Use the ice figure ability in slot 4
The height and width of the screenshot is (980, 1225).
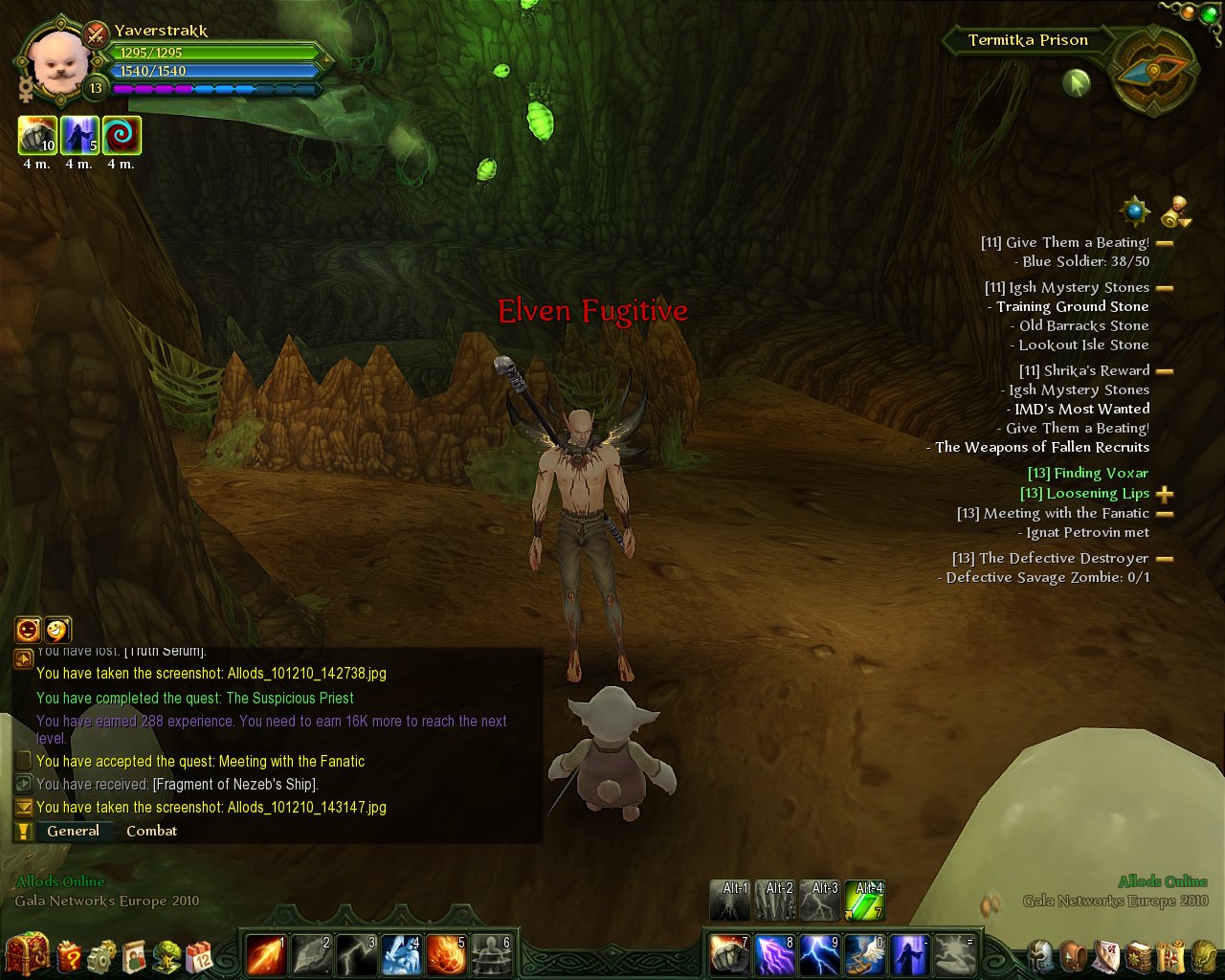pos(401,954)
